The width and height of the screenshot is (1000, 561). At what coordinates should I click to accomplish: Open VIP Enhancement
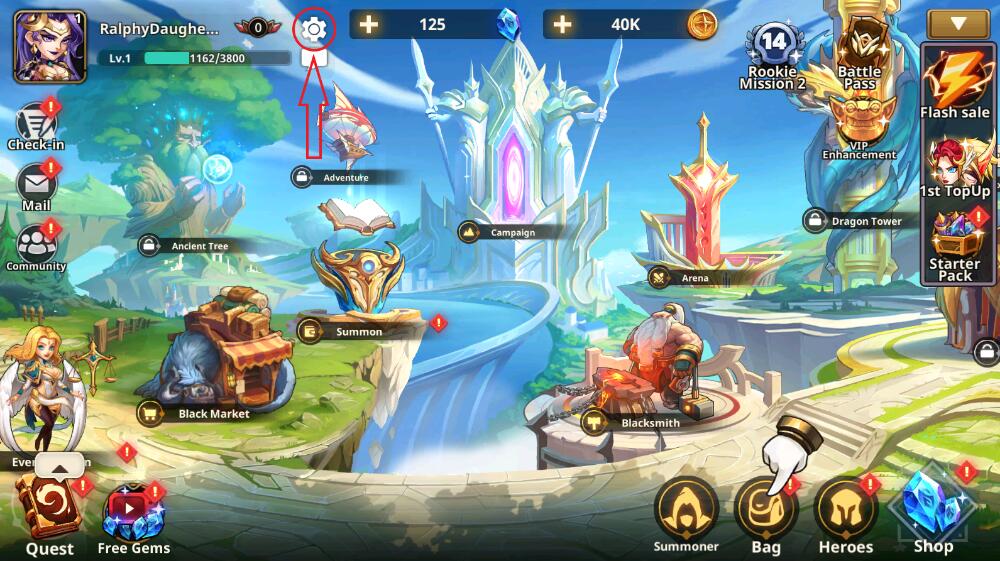click(859, 125)
